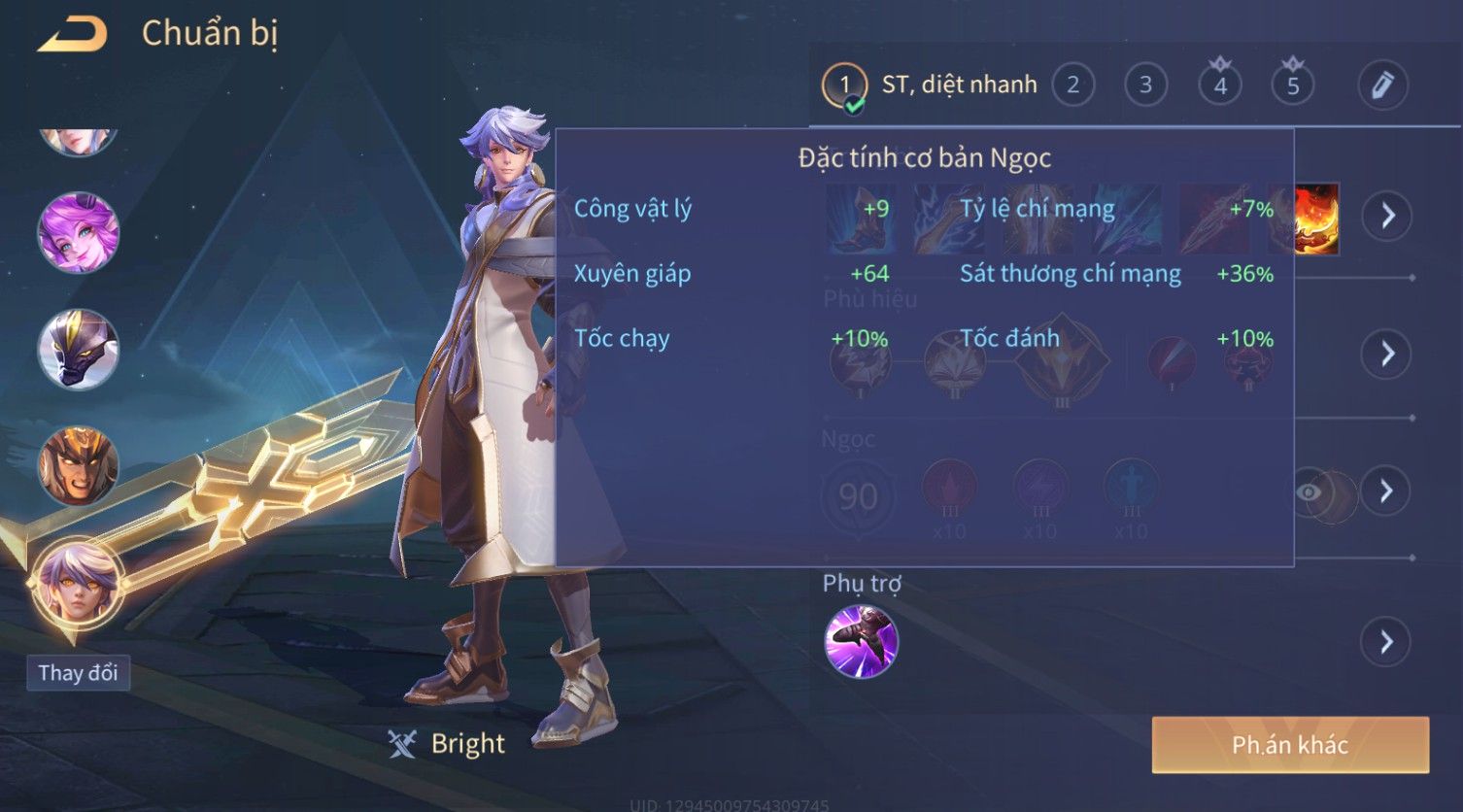Go back using the return arrow
The height and width of the screenshot is (812, 1463).
tap(73, 35)
